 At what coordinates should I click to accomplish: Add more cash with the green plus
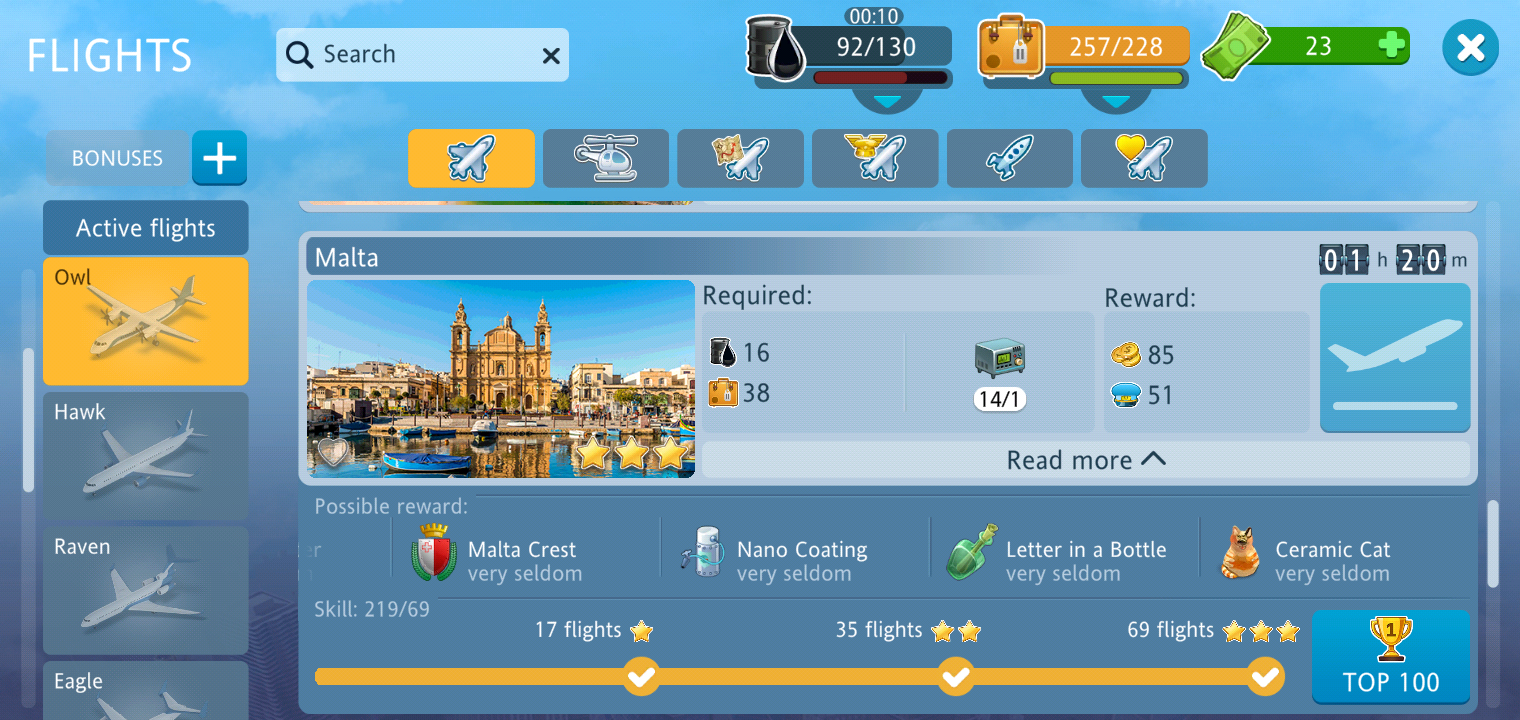[x=1391, y=45]
